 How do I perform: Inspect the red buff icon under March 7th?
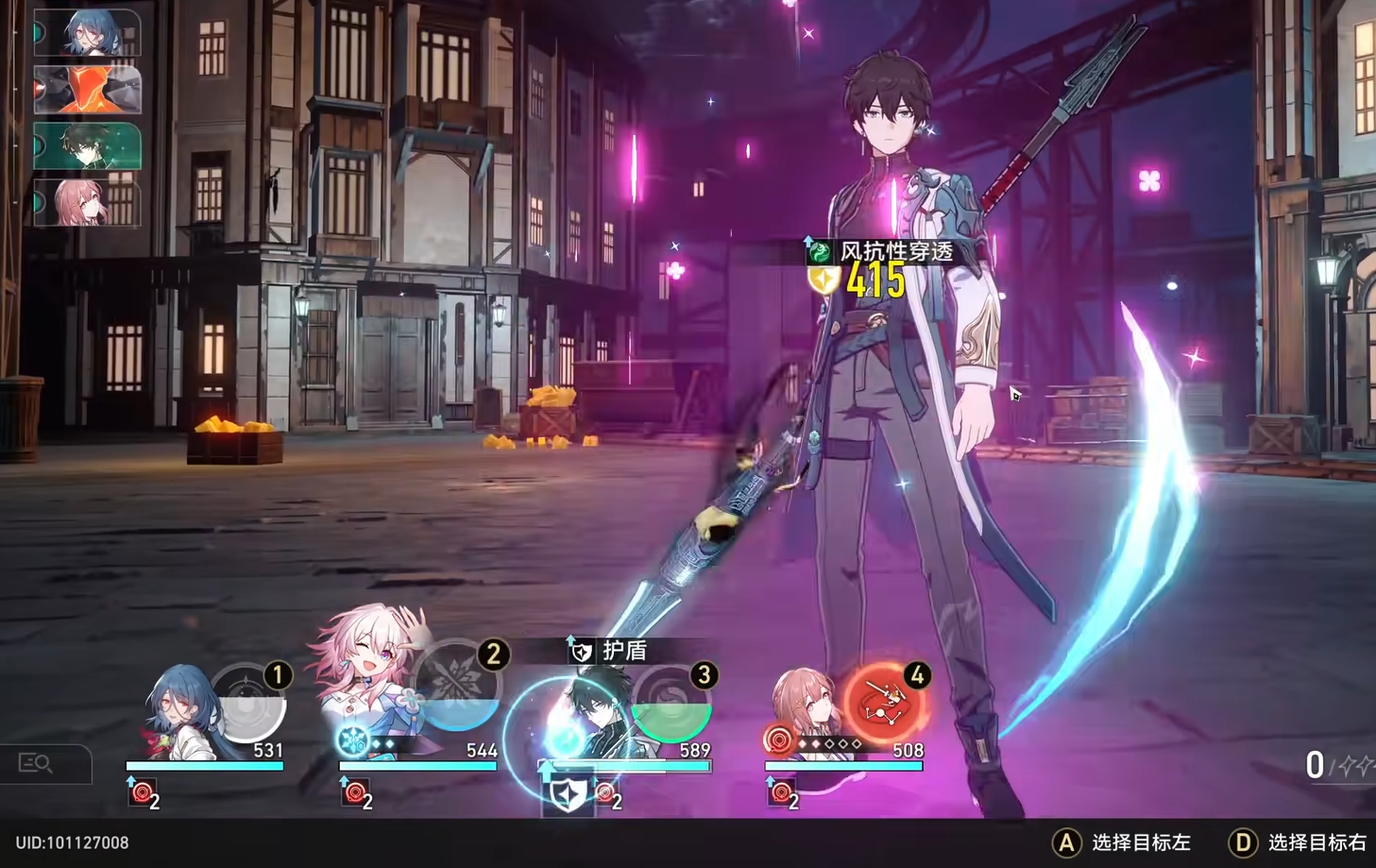(354, 793)
